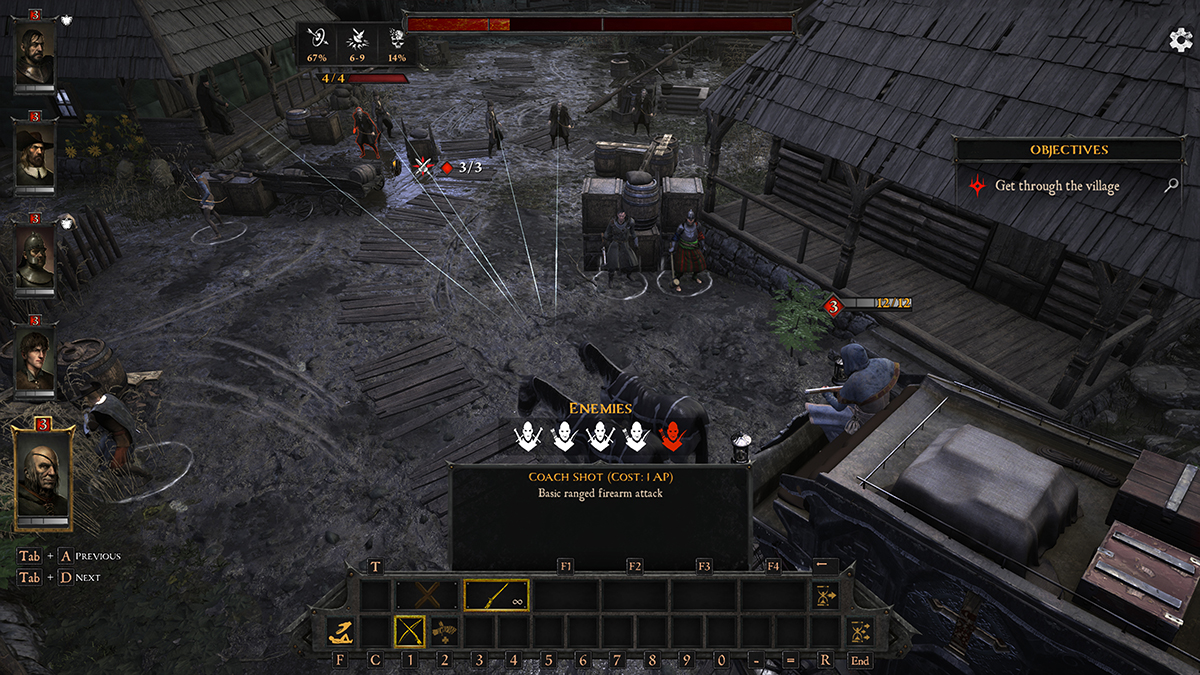Select the 'Get through the village' objective
This screenshot has width=1200, height=675.
1057,186
